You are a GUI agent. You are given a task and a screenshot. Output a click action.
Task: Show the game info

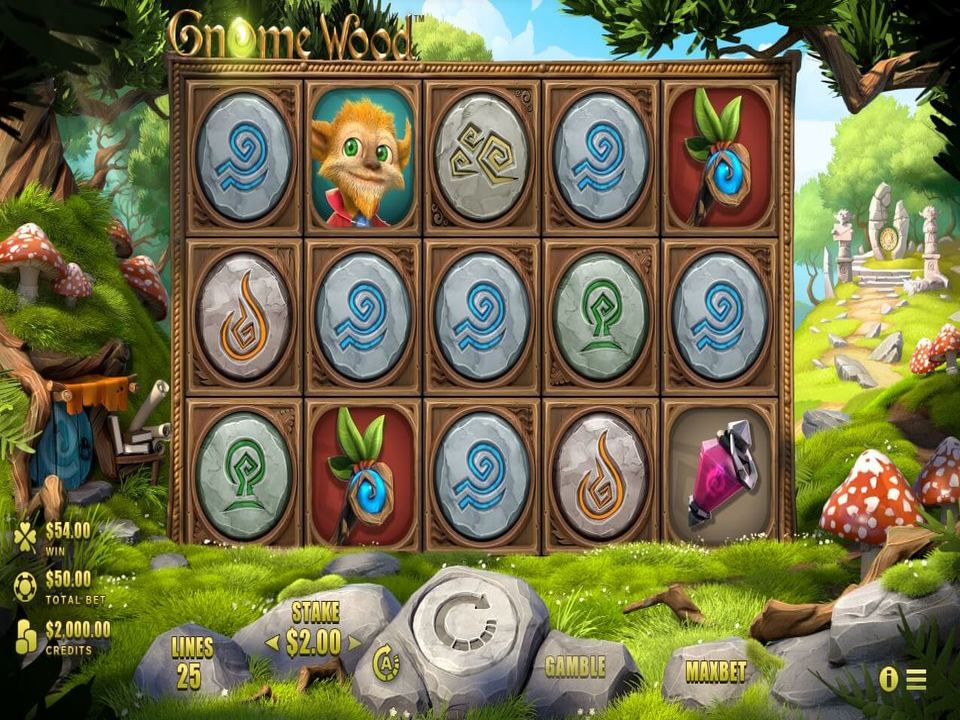pyautogui.click(x=888, y=680)
